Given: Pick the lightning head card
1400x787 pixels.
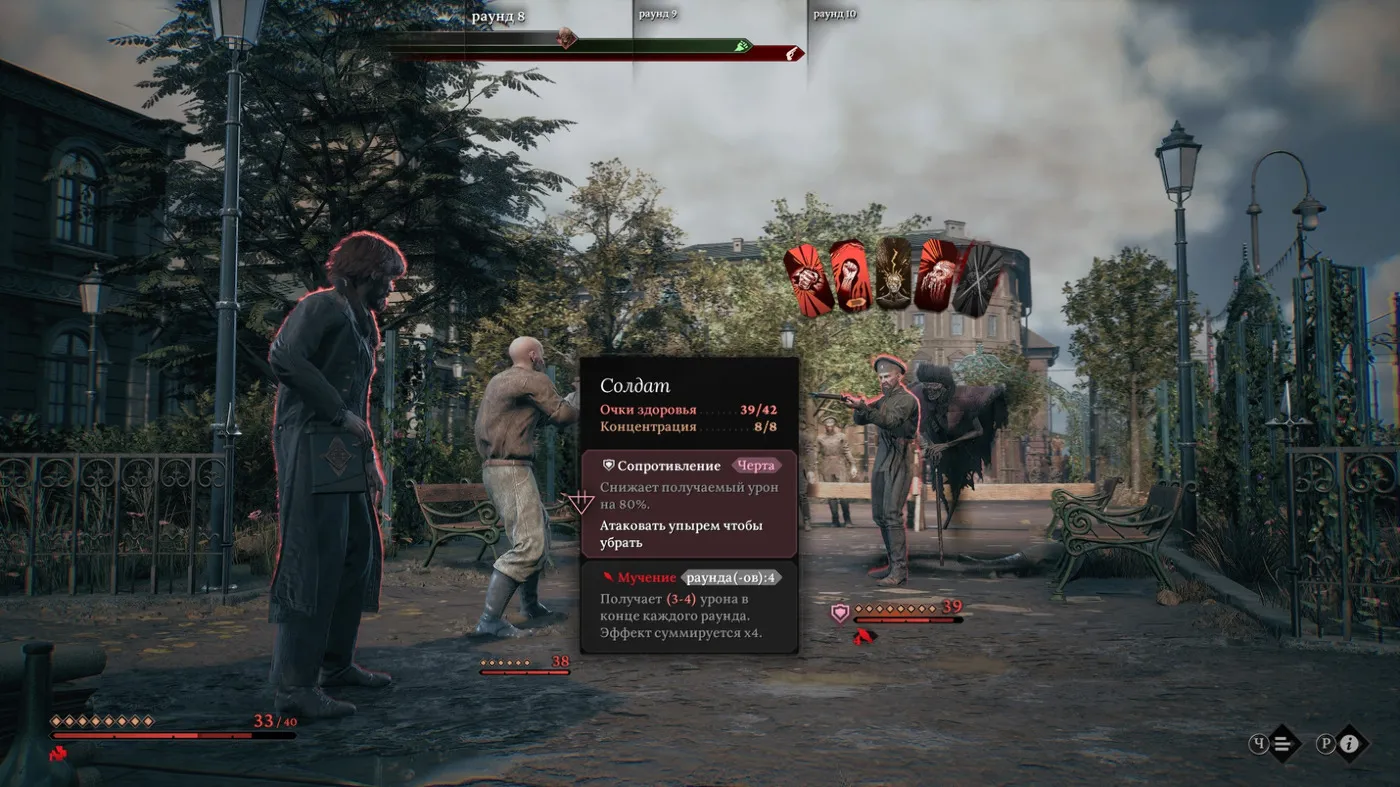Looking at the screenshot, I should [894, 272].
